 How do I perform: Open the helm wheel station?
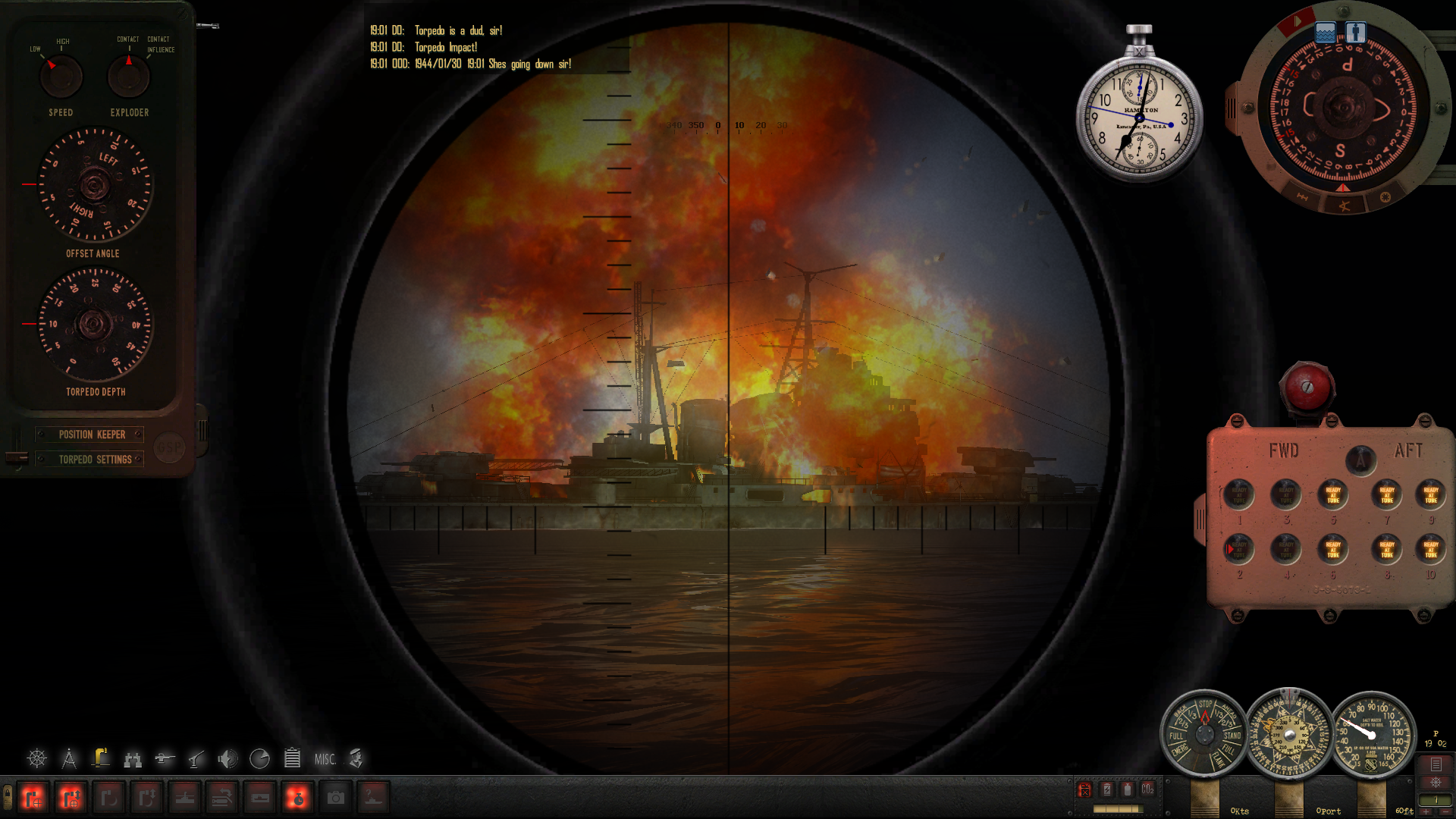coord(36,758)
